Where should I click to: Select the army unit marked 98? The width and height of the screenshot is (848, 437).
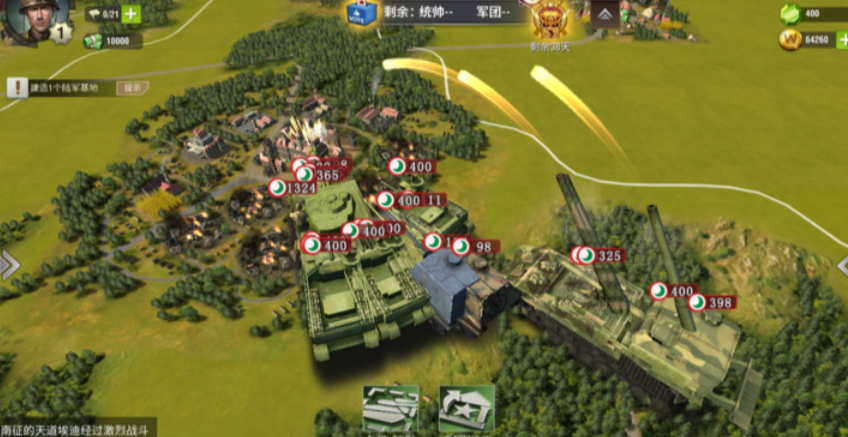tap(475, 247)
